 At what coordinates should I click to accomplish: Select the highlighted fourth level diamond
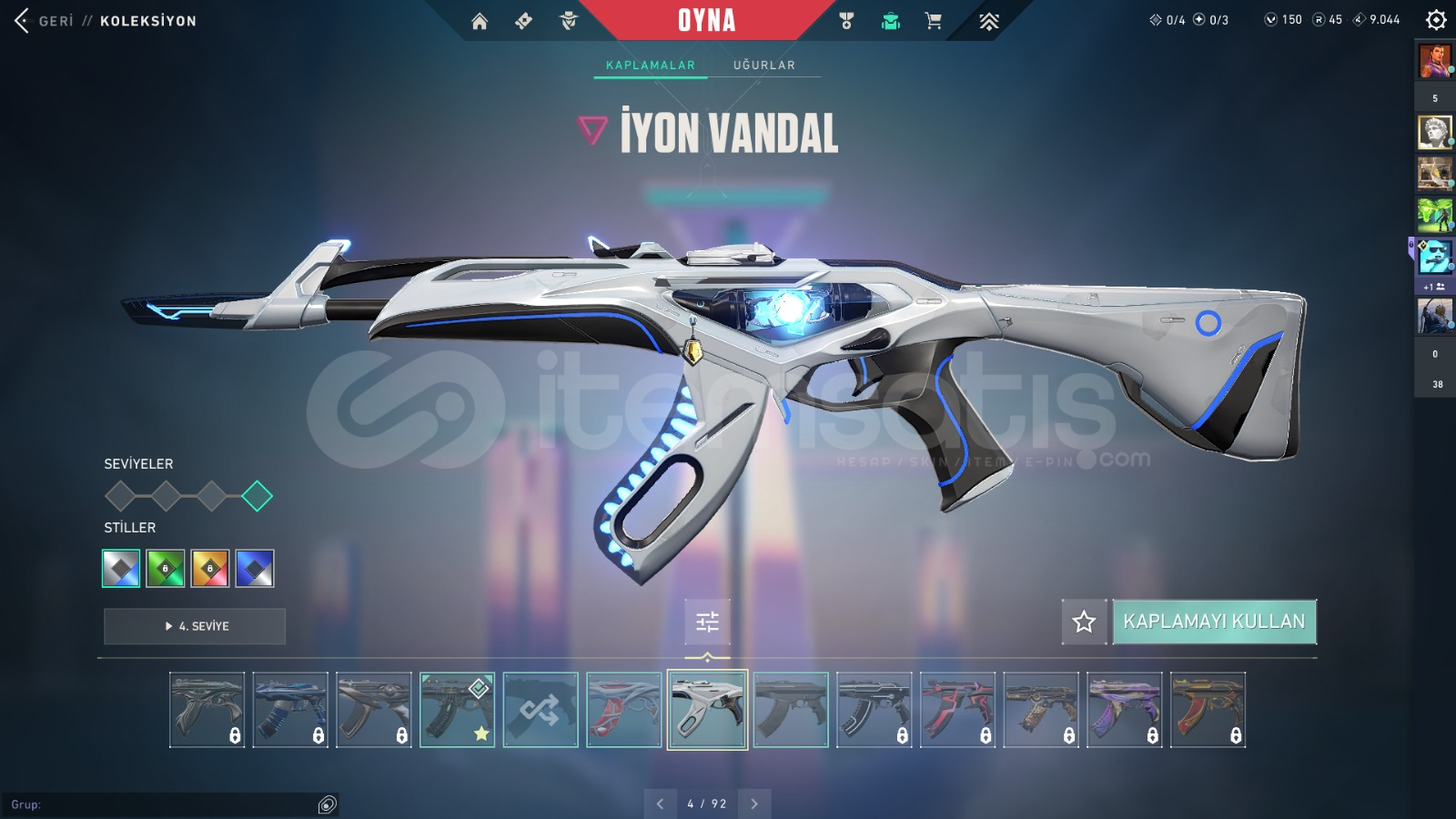257,496
